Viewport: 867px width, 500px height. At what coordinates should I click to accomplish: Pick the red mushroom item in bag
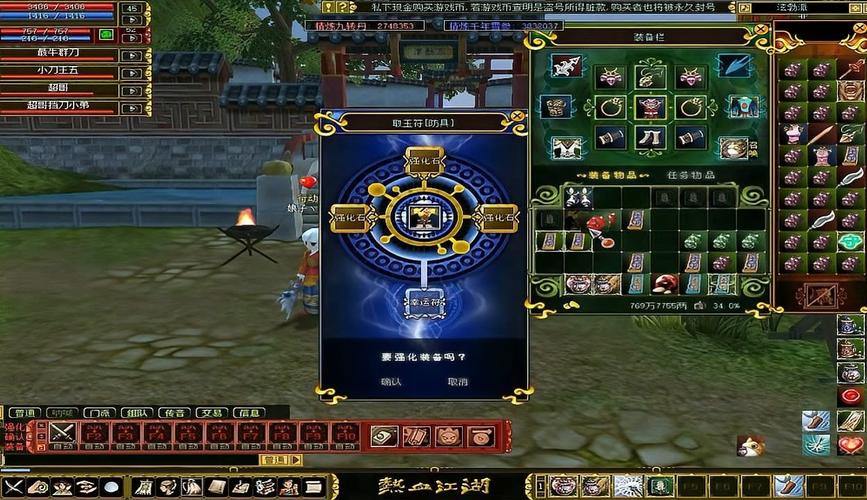[663, 284]
